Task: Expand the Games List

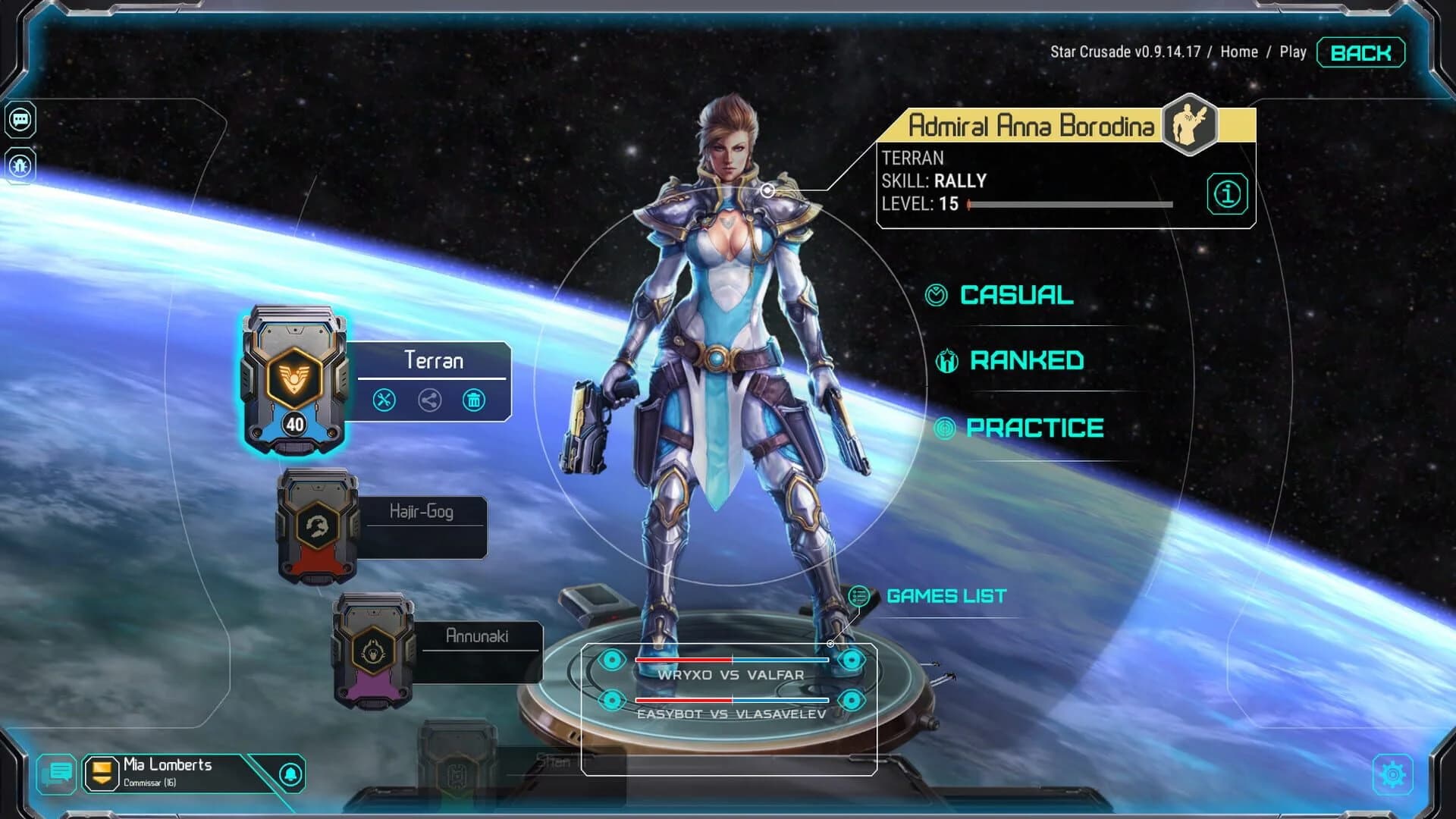Action: [946, 596]
